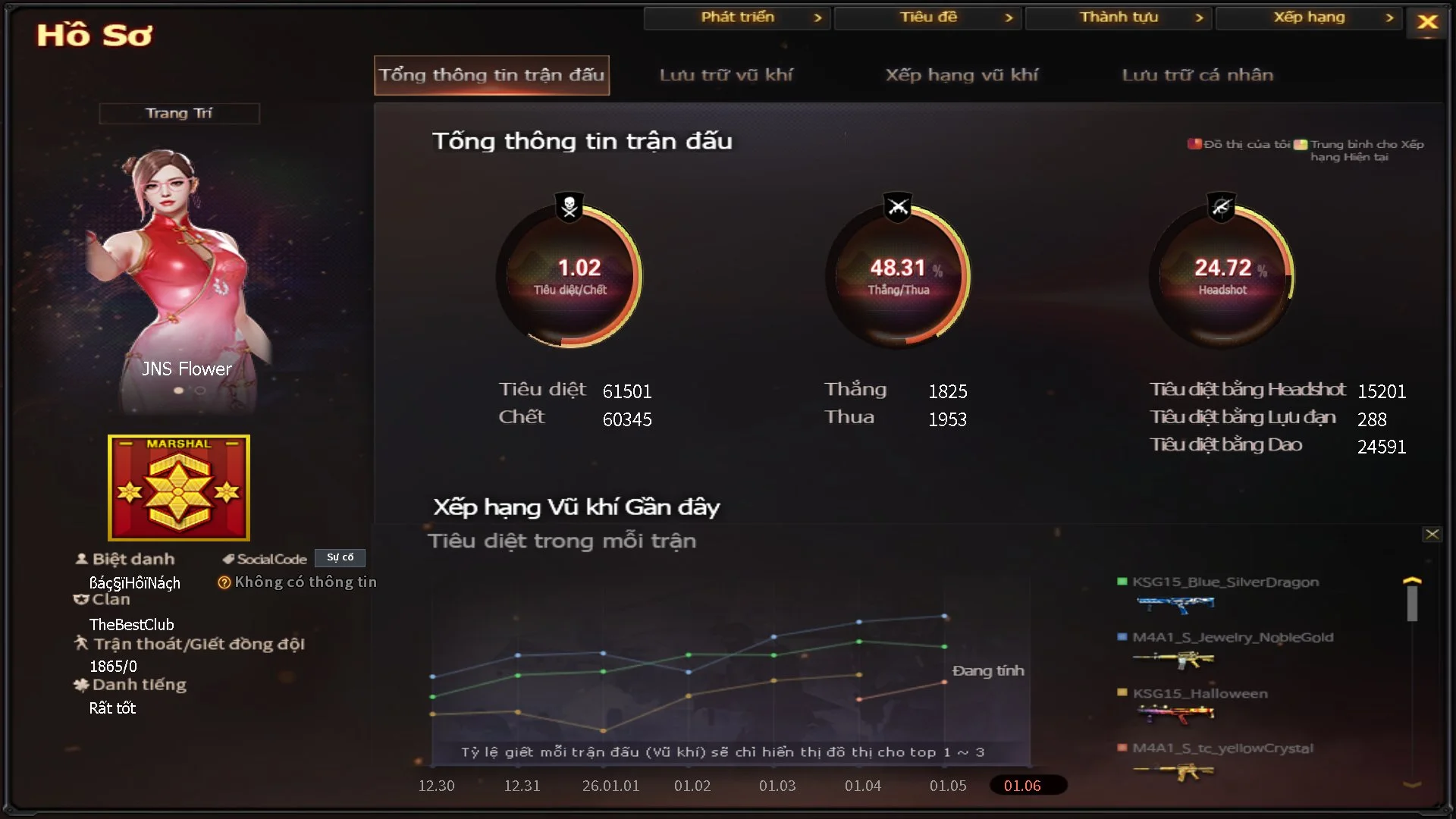Open the question mark icon near Không có thông tin
This screenshot has width=1456, height=819.
point(224,582)
